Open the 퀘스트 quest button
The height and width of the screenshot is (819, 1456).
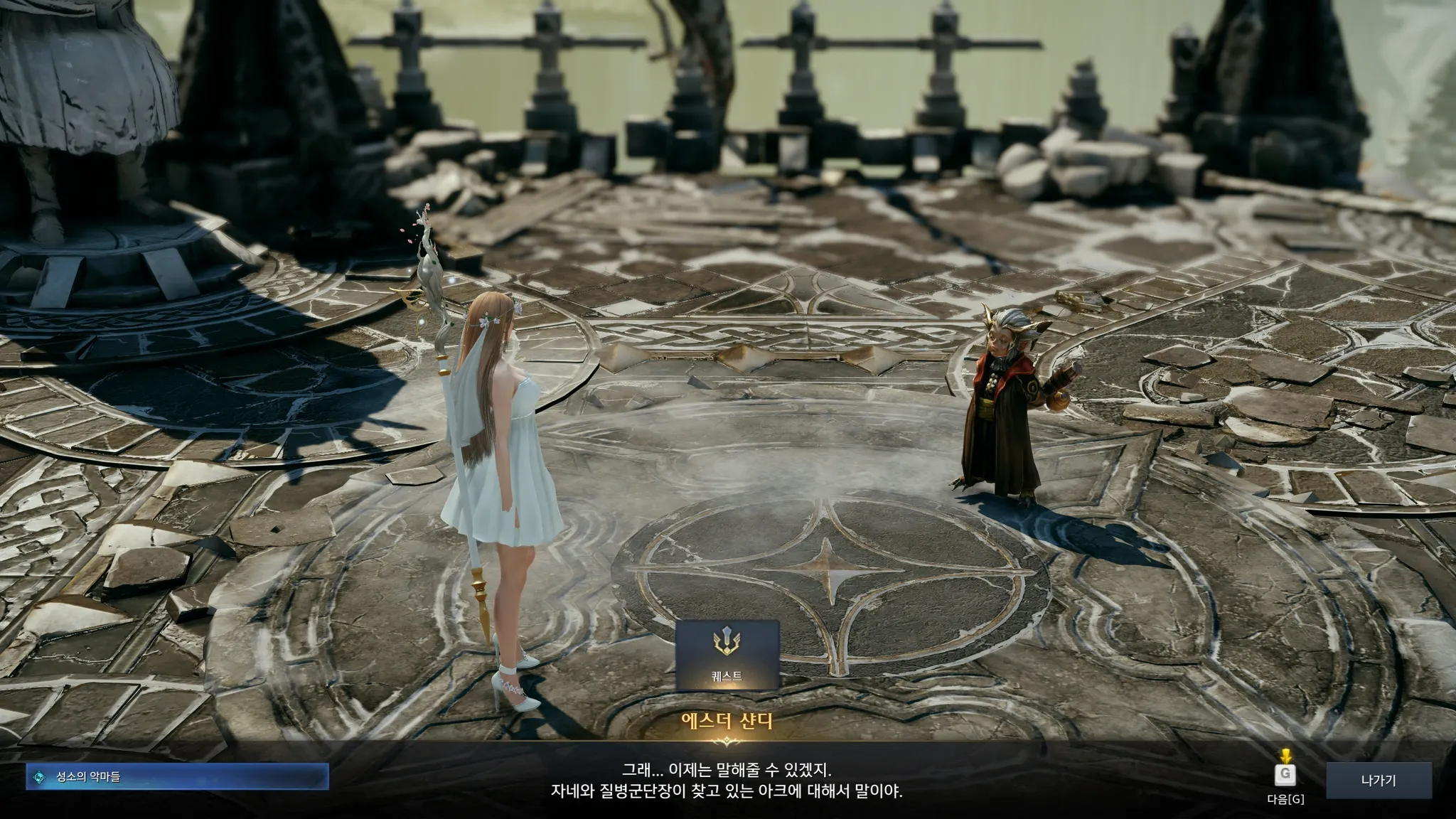coord(727,655)
